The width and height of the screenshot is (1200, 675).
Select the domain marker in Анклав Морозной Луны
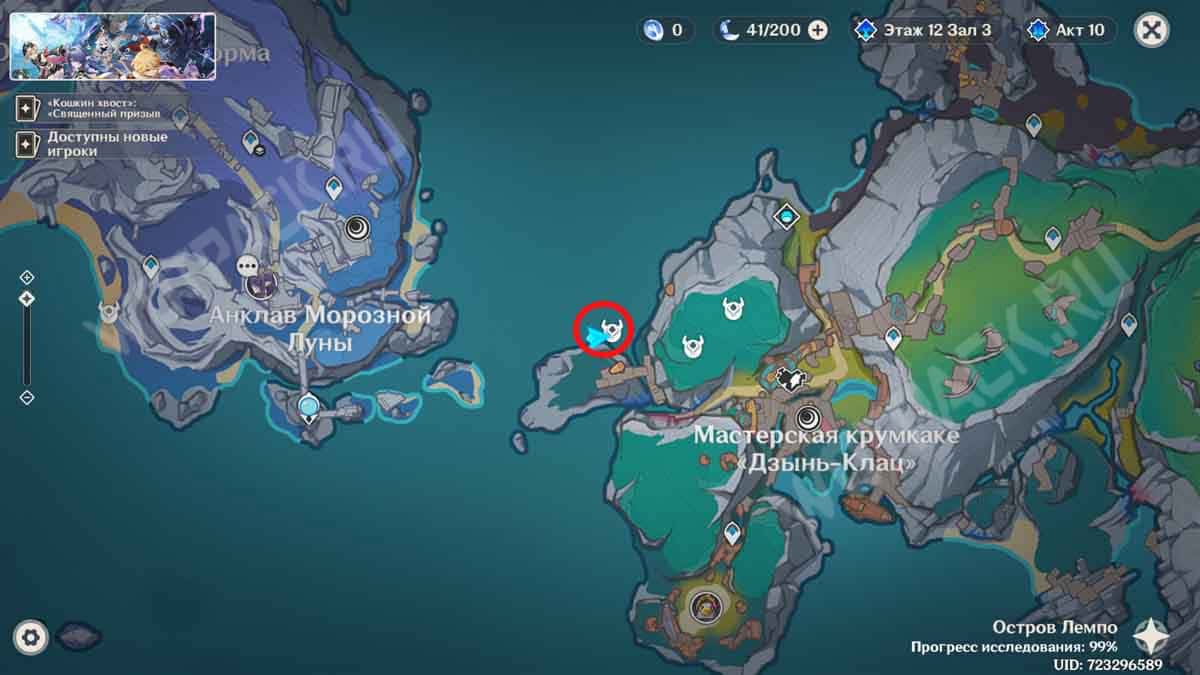click(357, 229)
